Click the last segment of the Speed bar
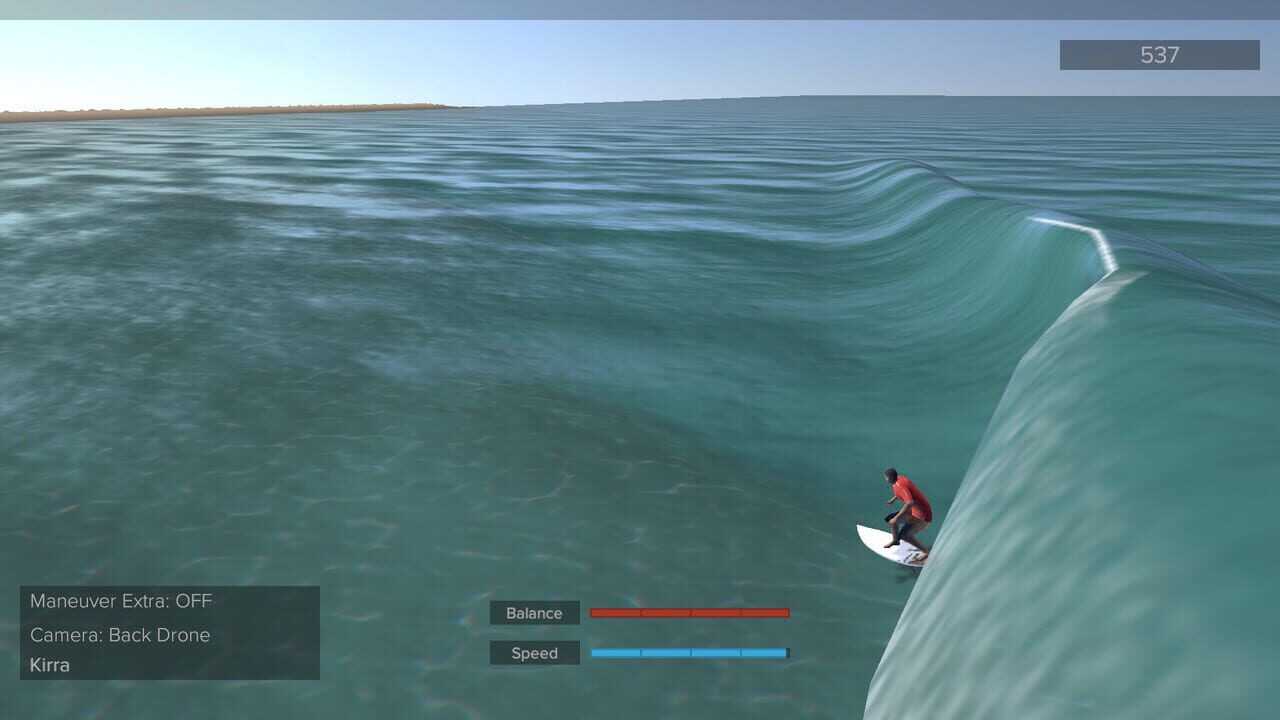 click(765, 652)
